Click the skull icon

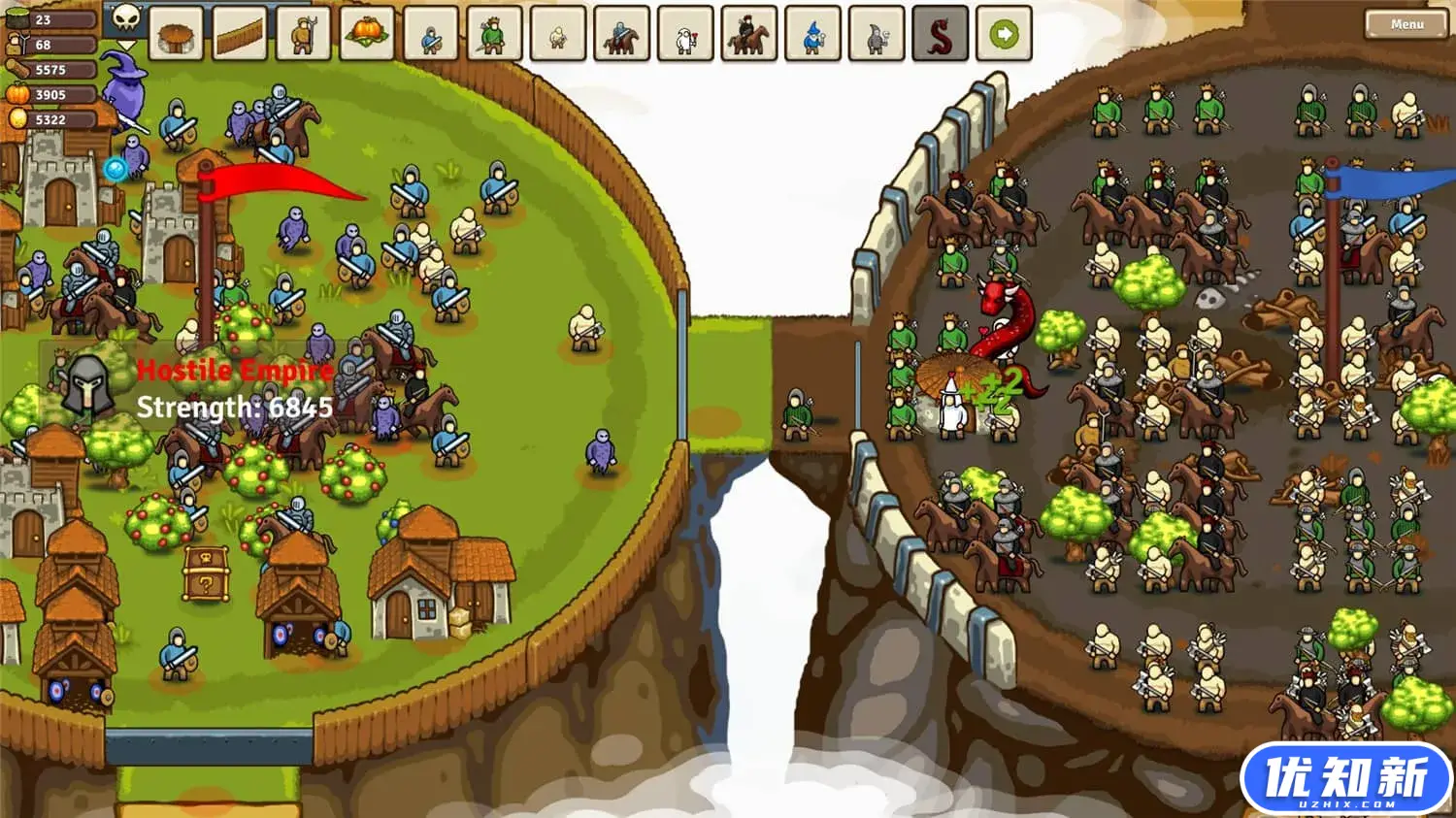click(x=126, y=17)
